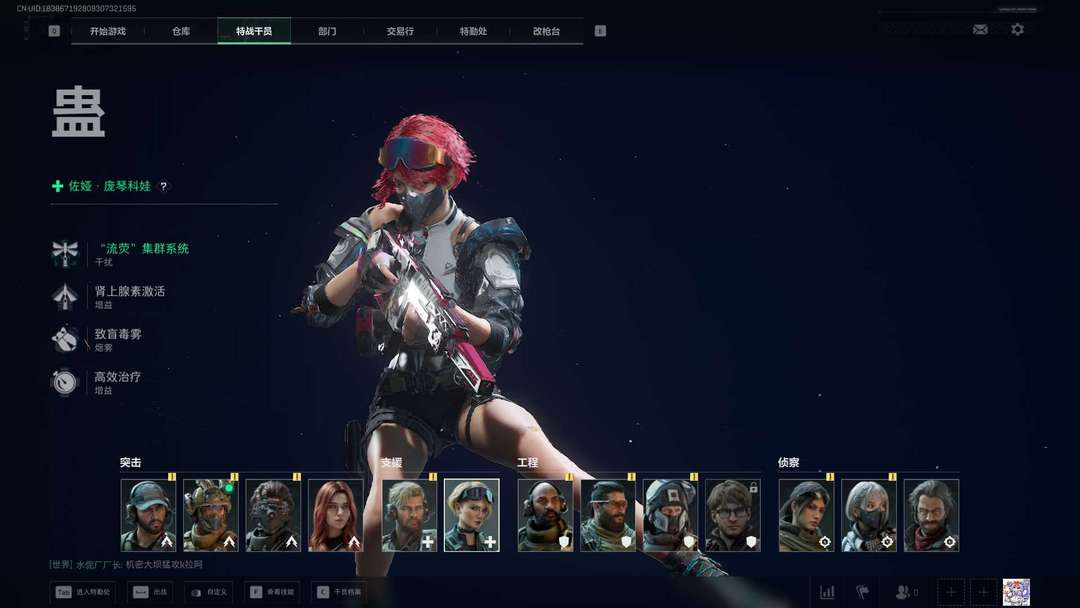This screenshot has width=1080, height=608.
Task: Open the mail envelope icon
Action: coord(980,30)
